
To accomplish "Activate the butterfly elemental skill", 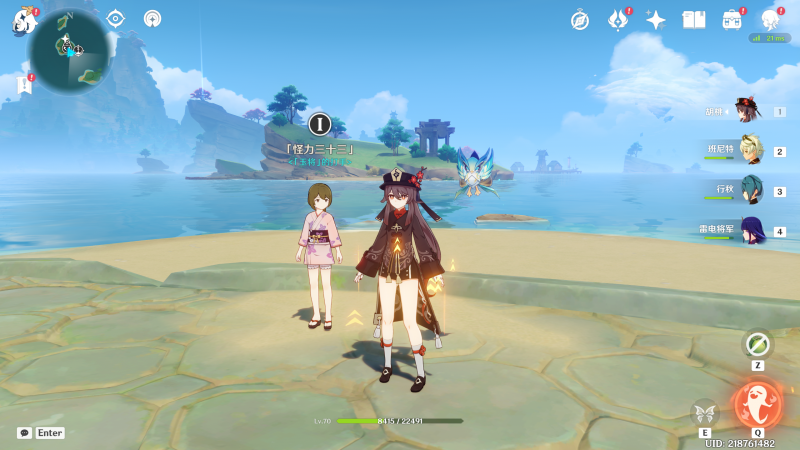I will (x=705, y=412).
